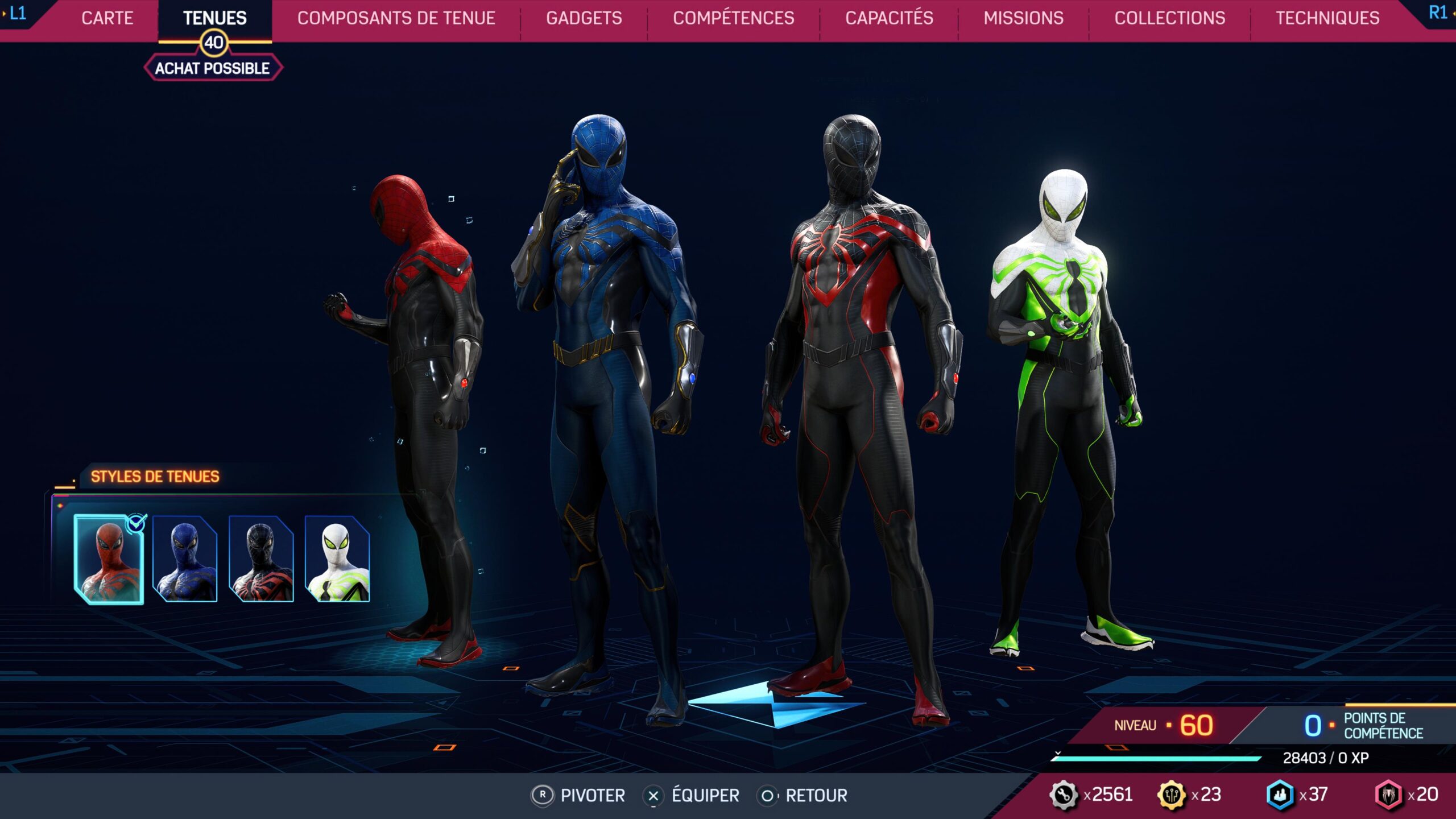
Task: Open the COLLECTIONS tab
Action: [x=1169, y=18]
